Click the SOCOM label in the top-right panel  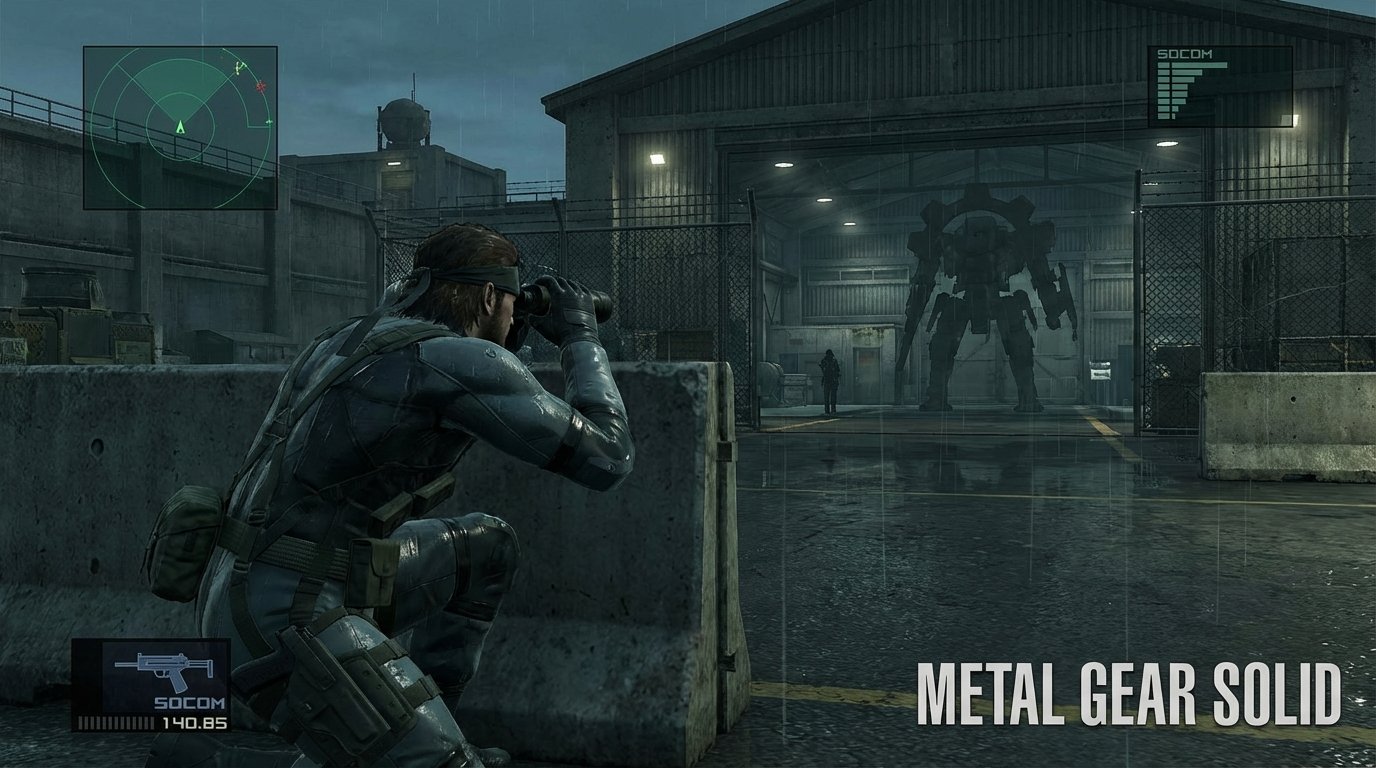[1185, 53]
